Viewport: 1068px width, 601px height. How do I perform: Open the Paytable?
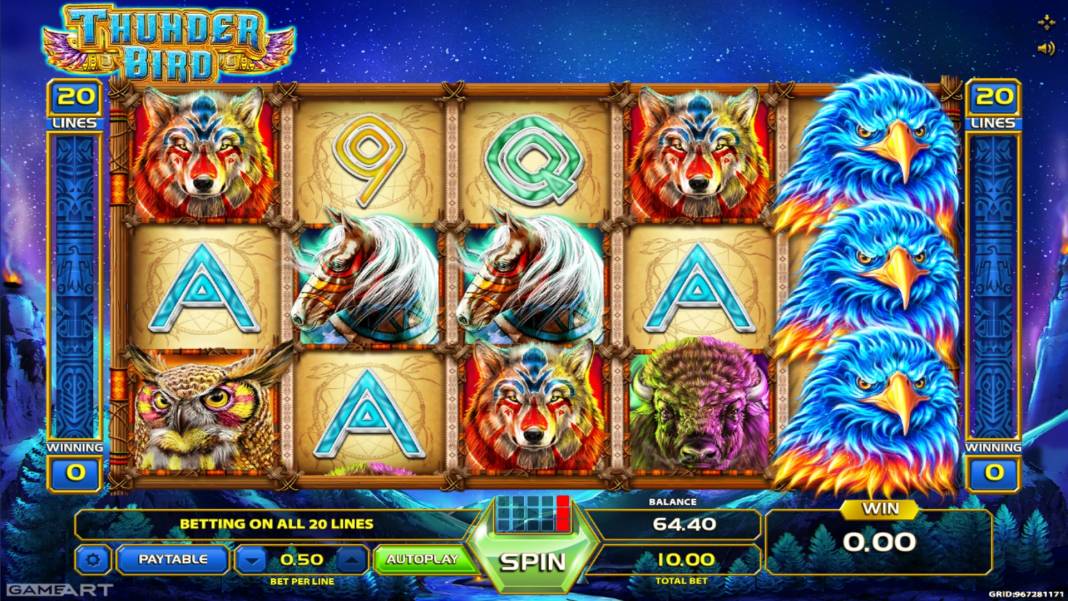tap(173, 559)
